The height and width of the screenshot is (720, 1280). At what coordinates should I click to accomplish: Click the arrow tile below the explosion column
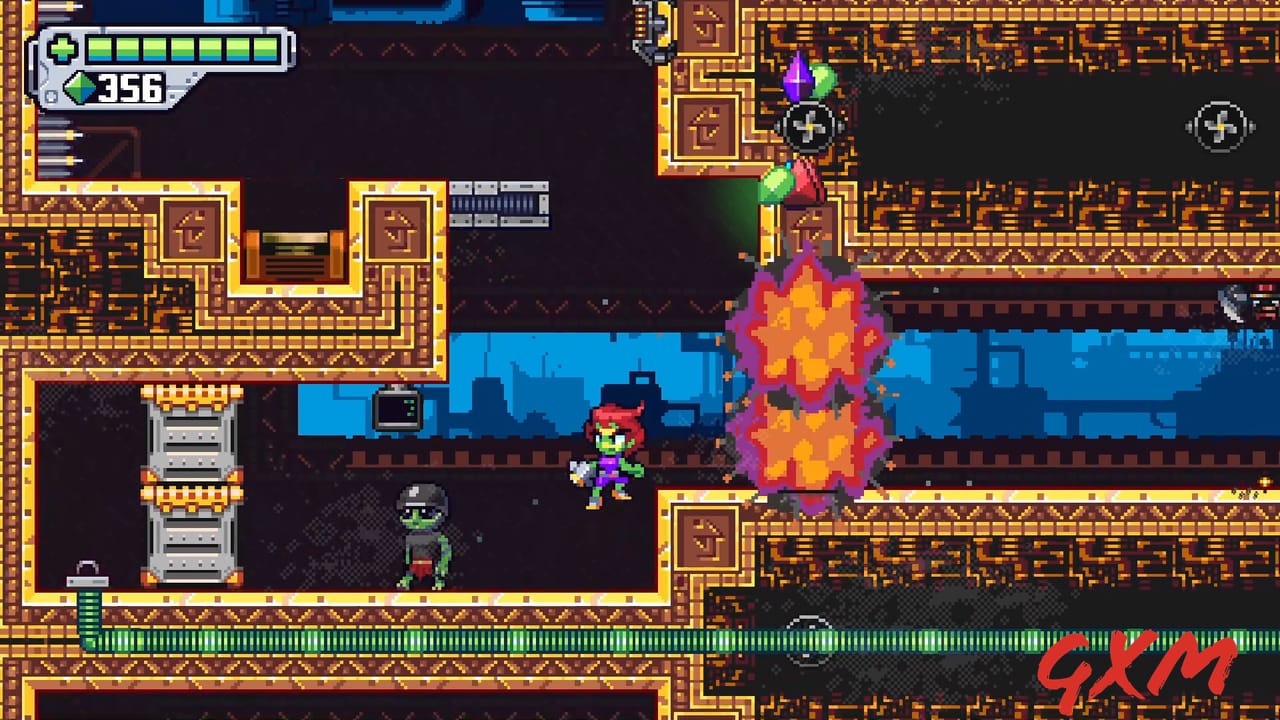(x=710, y=537)
